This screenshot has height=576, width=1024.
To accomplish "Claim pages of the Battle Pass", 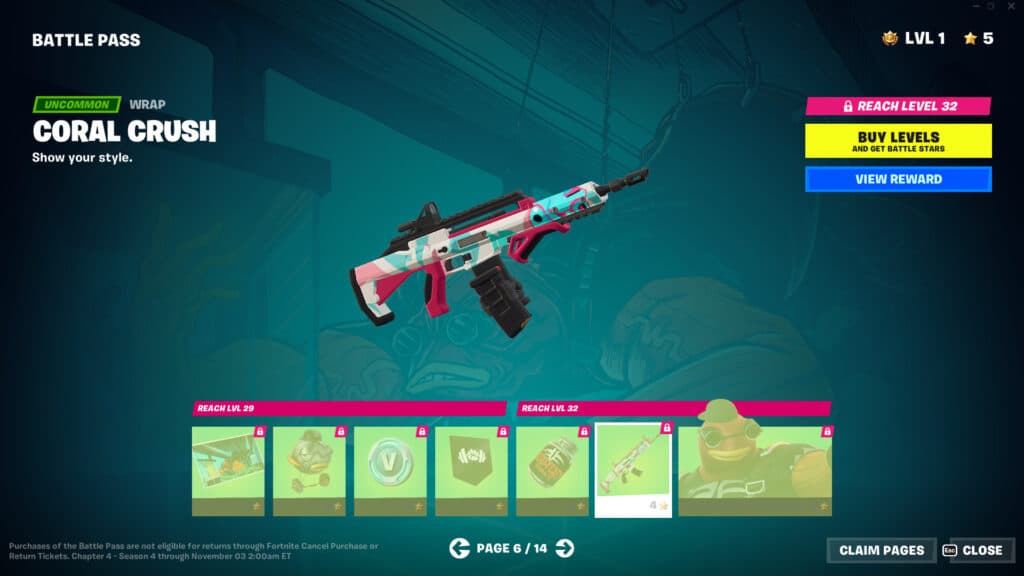I will pos(881,550).
